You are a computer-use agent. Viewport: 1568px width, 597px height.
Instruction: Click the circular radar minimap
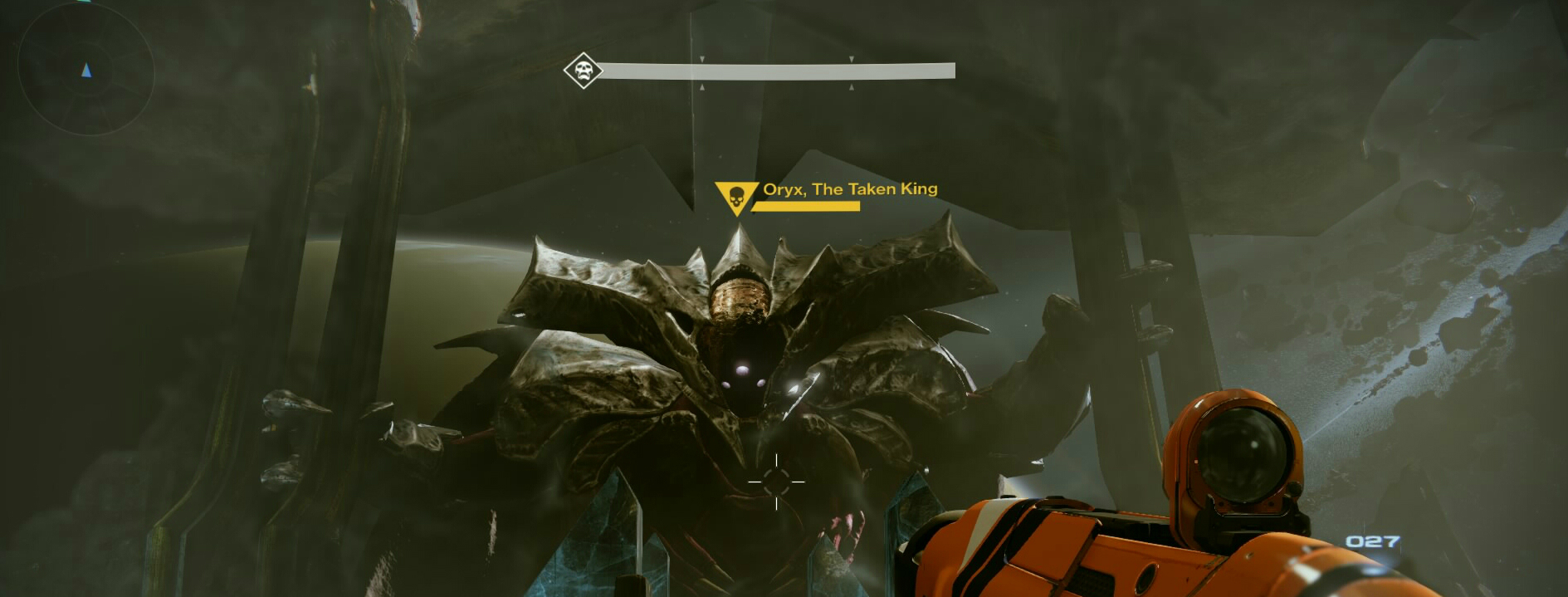point(85,71)
